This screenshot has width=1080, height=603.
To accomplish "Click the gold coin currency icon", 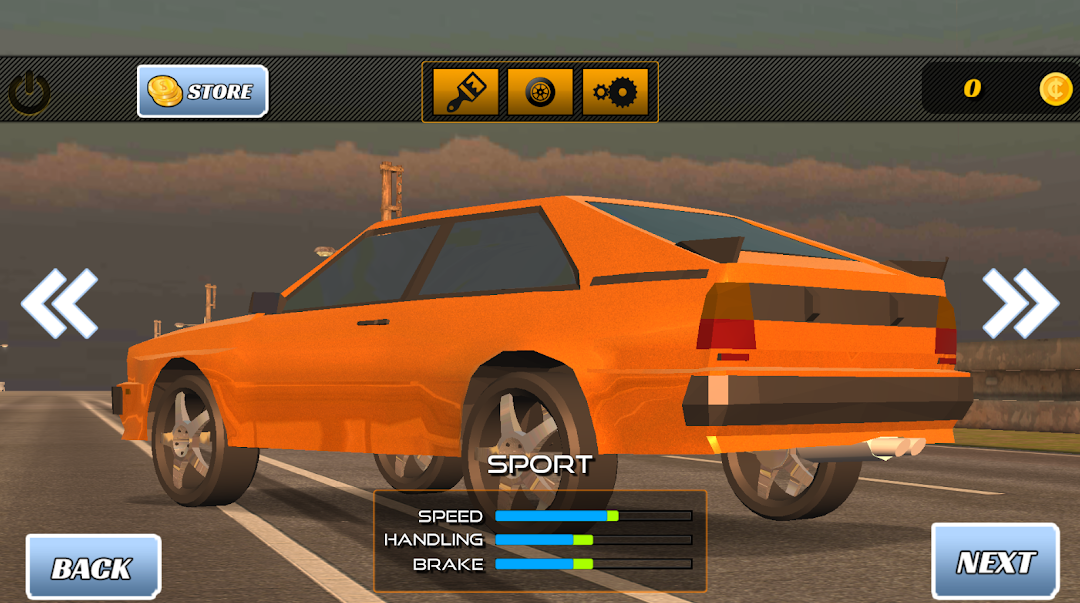I will (1055, 89).
